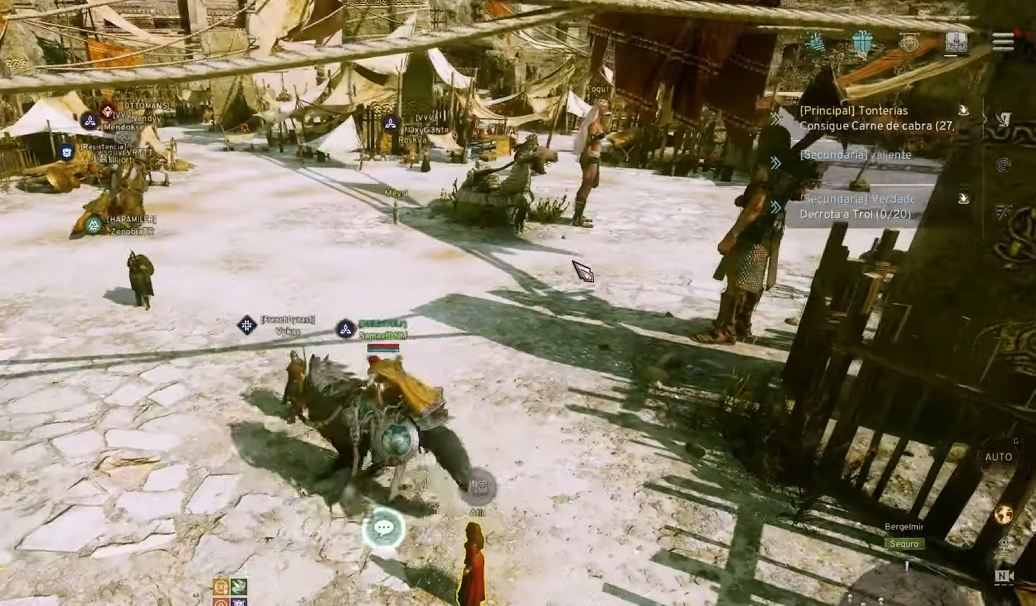Open the party popper event icon
Viewport: 1036px width, 606px height.
[x=817, y=42]
